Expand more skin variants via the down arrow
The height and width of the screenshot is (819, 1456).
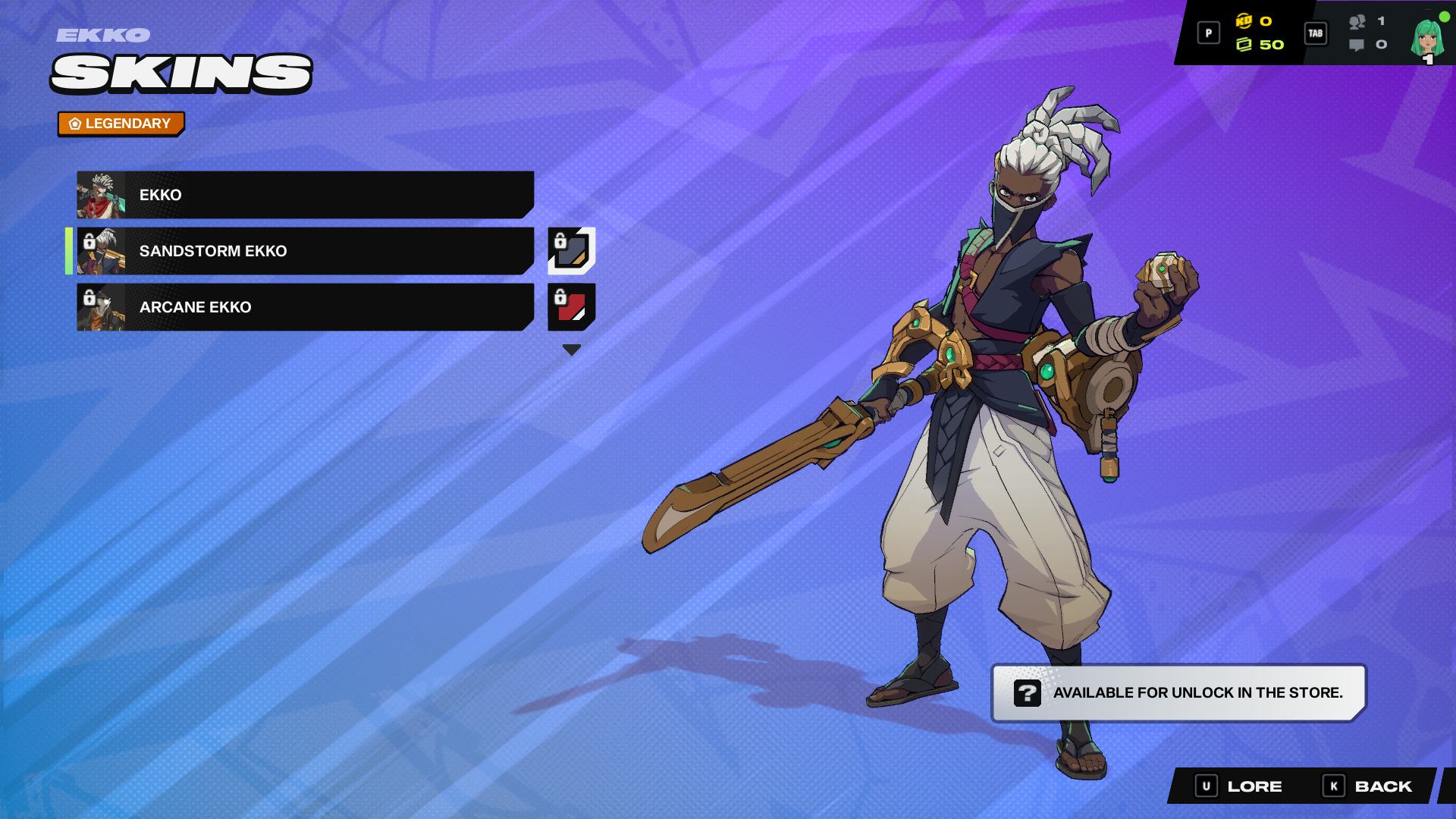coord(571,350)
